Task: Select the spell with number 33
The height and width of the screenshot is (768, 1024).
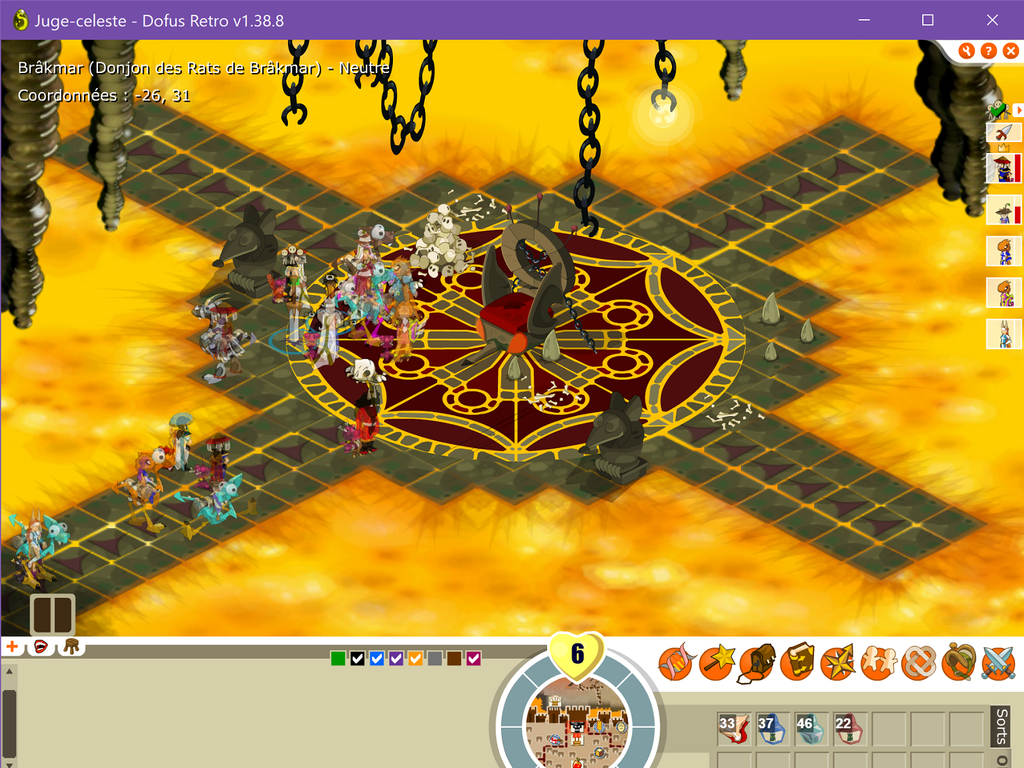Action: pyautogui.click(x=734, y=729)
